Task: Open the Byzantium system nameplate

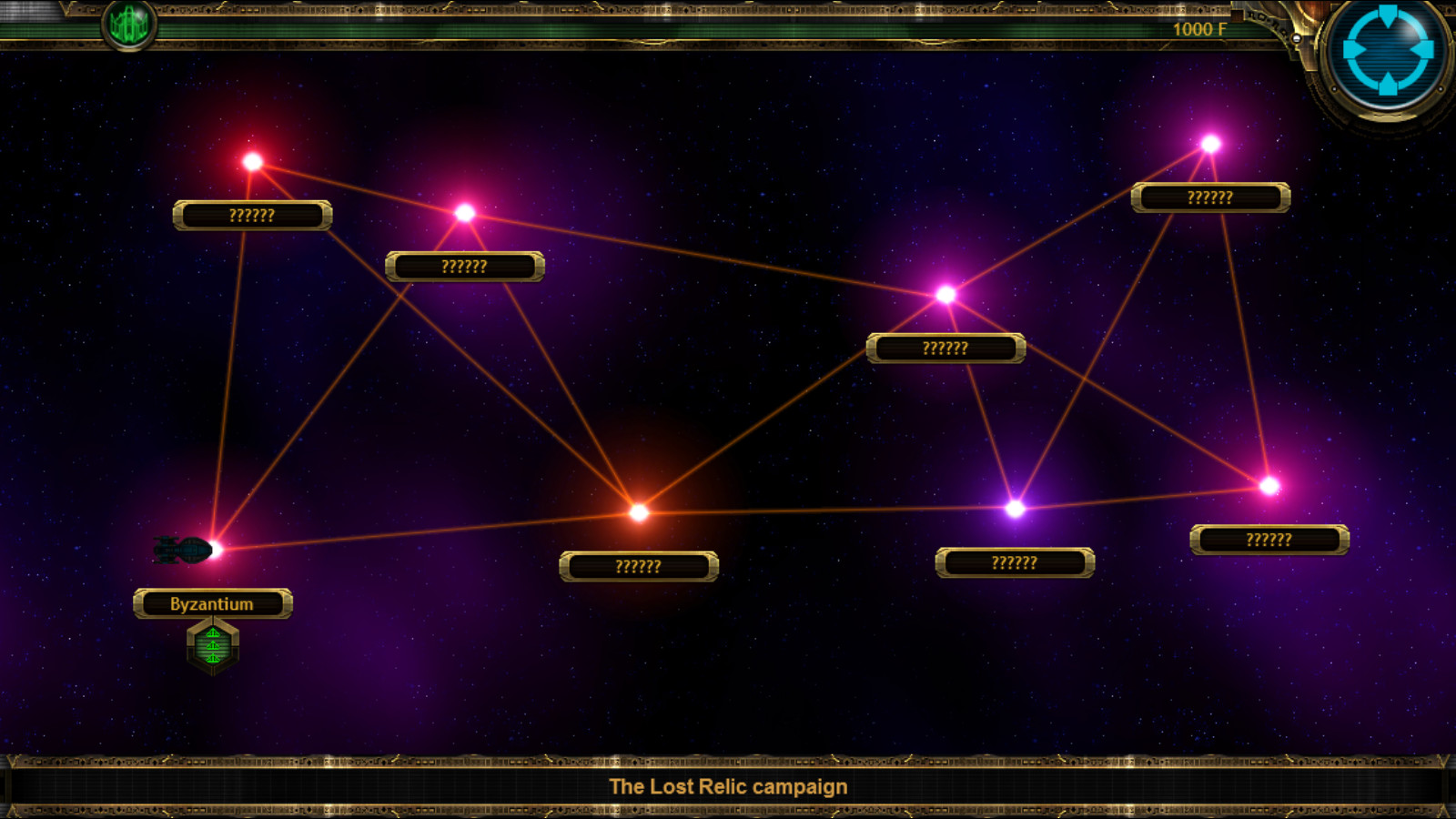Action: [x=213, y=602]
